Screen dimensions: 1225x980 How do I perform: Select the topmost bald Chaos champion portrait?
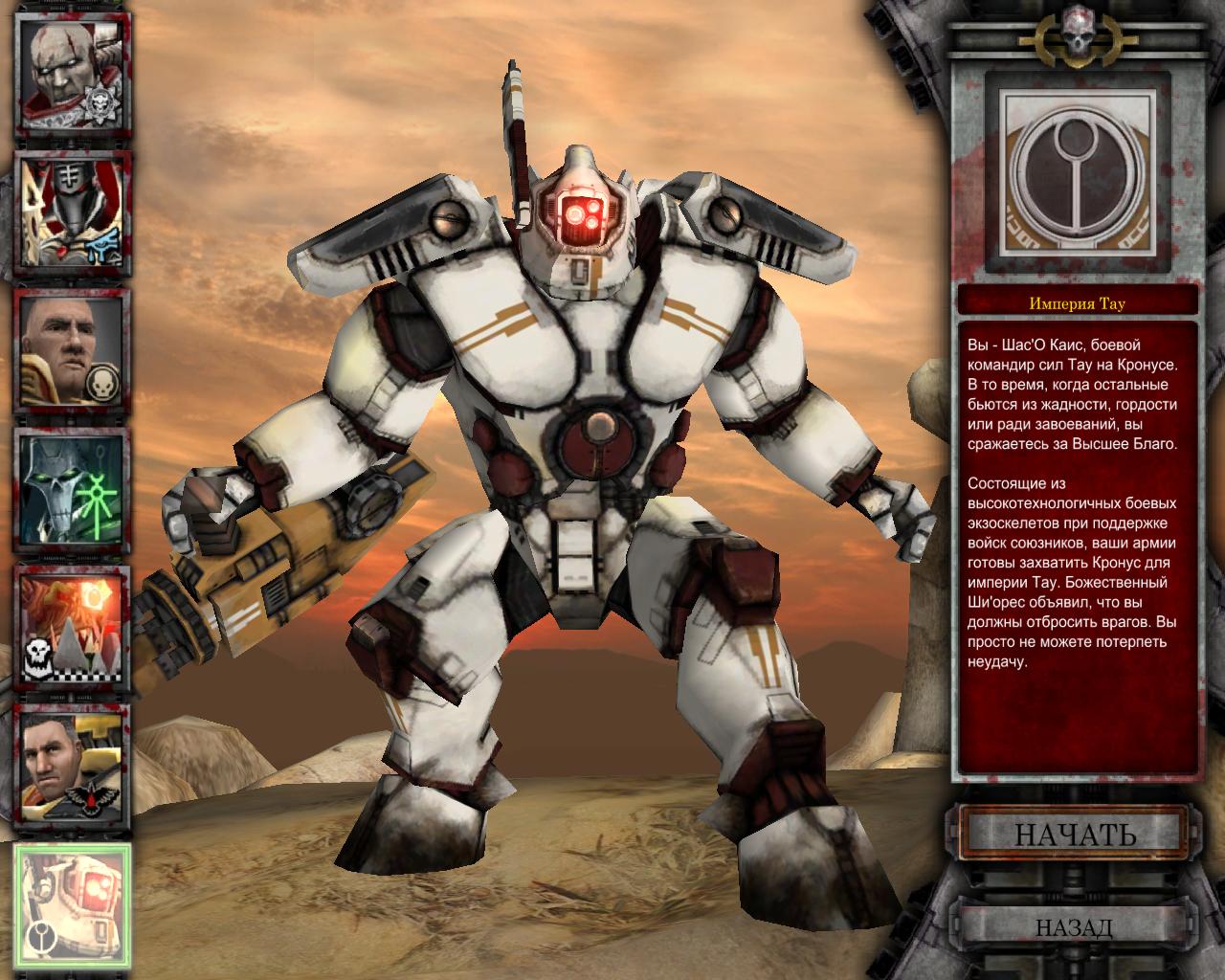(67, 72)
